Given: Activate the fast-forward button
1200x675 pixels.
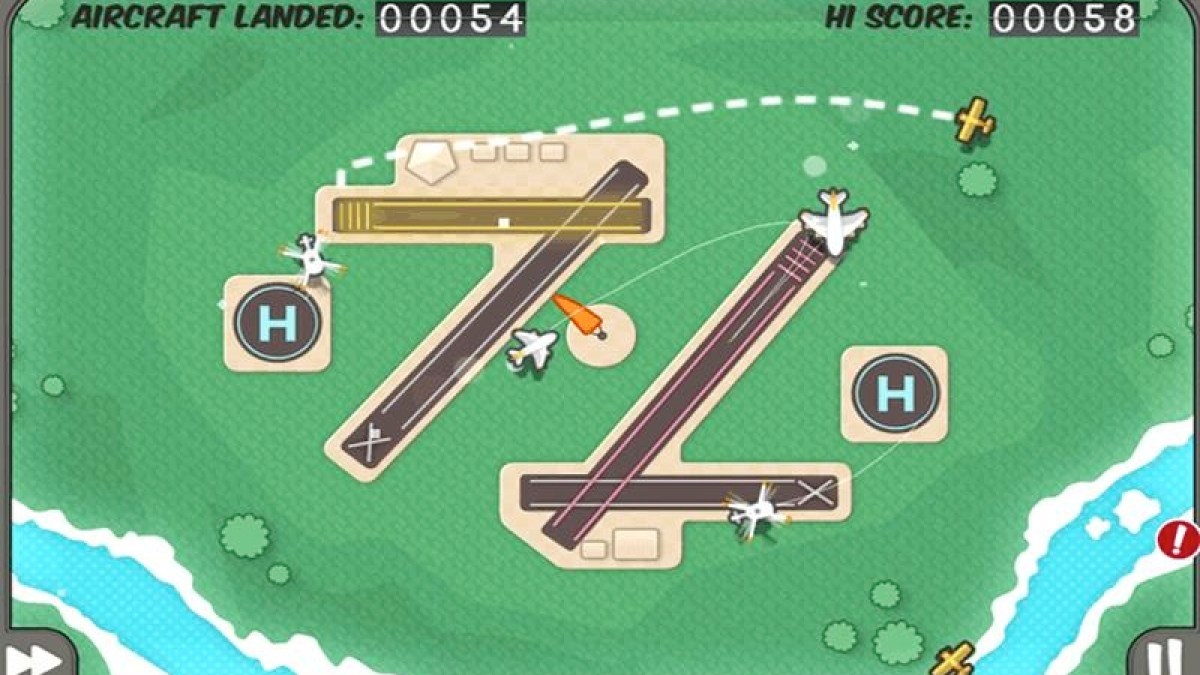Looking at the screenshot, I should pos(32,657).
